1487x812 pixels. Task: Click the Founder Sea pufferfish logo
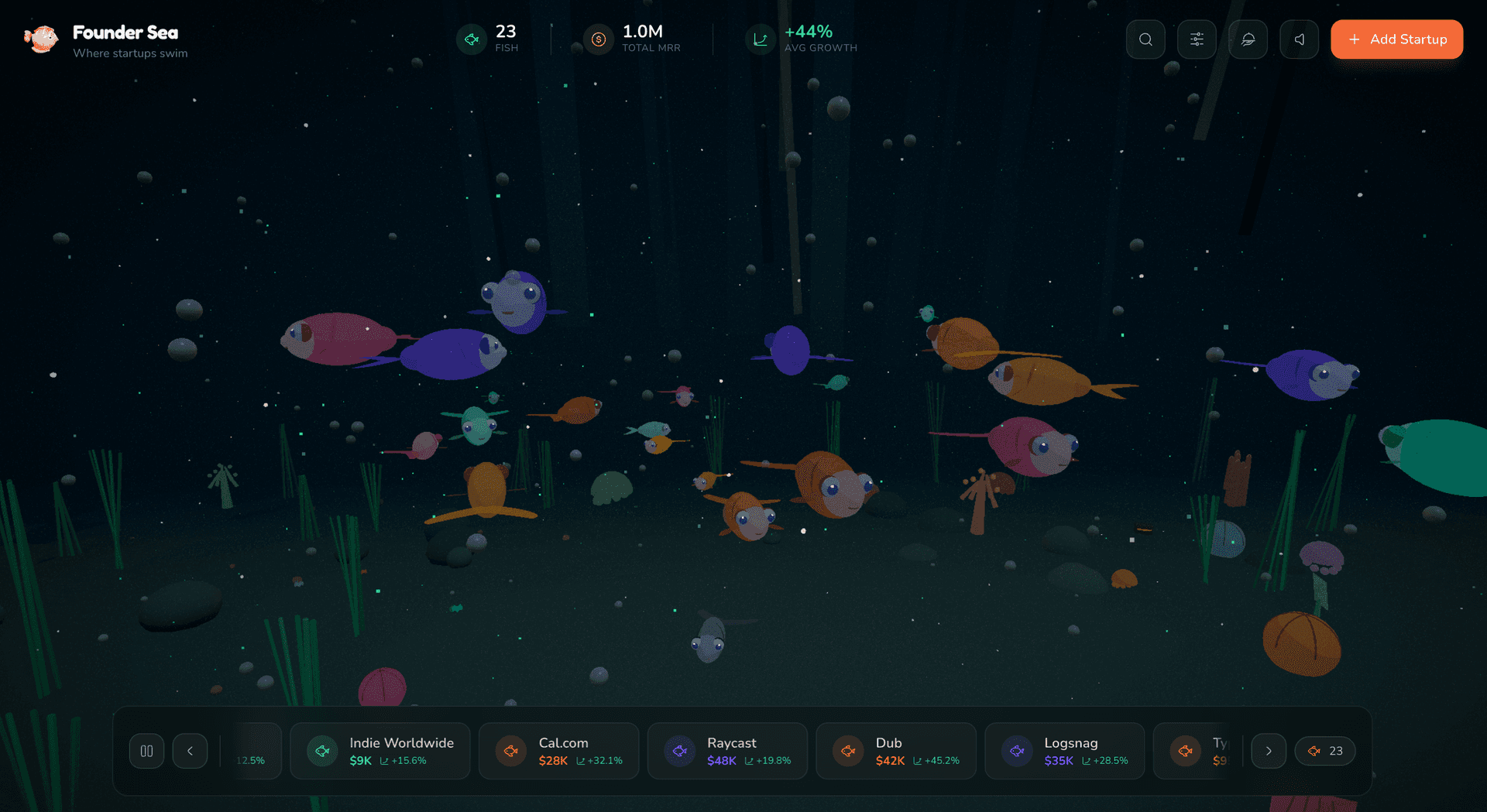42,39
